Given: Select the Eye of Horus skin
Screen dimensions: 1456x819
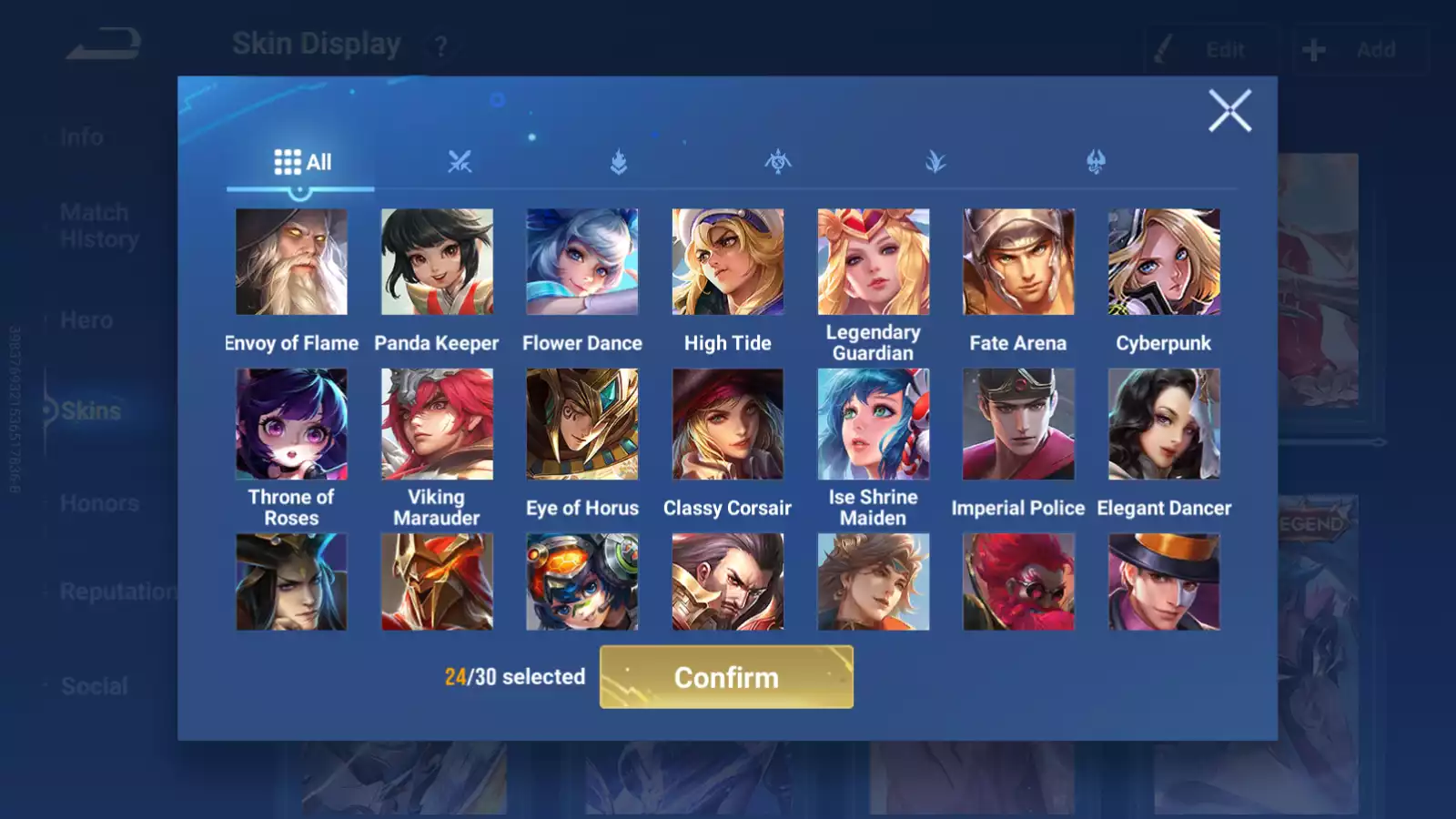Looking at the screenshot, I should pyautogui.click(x=582, y=424).
